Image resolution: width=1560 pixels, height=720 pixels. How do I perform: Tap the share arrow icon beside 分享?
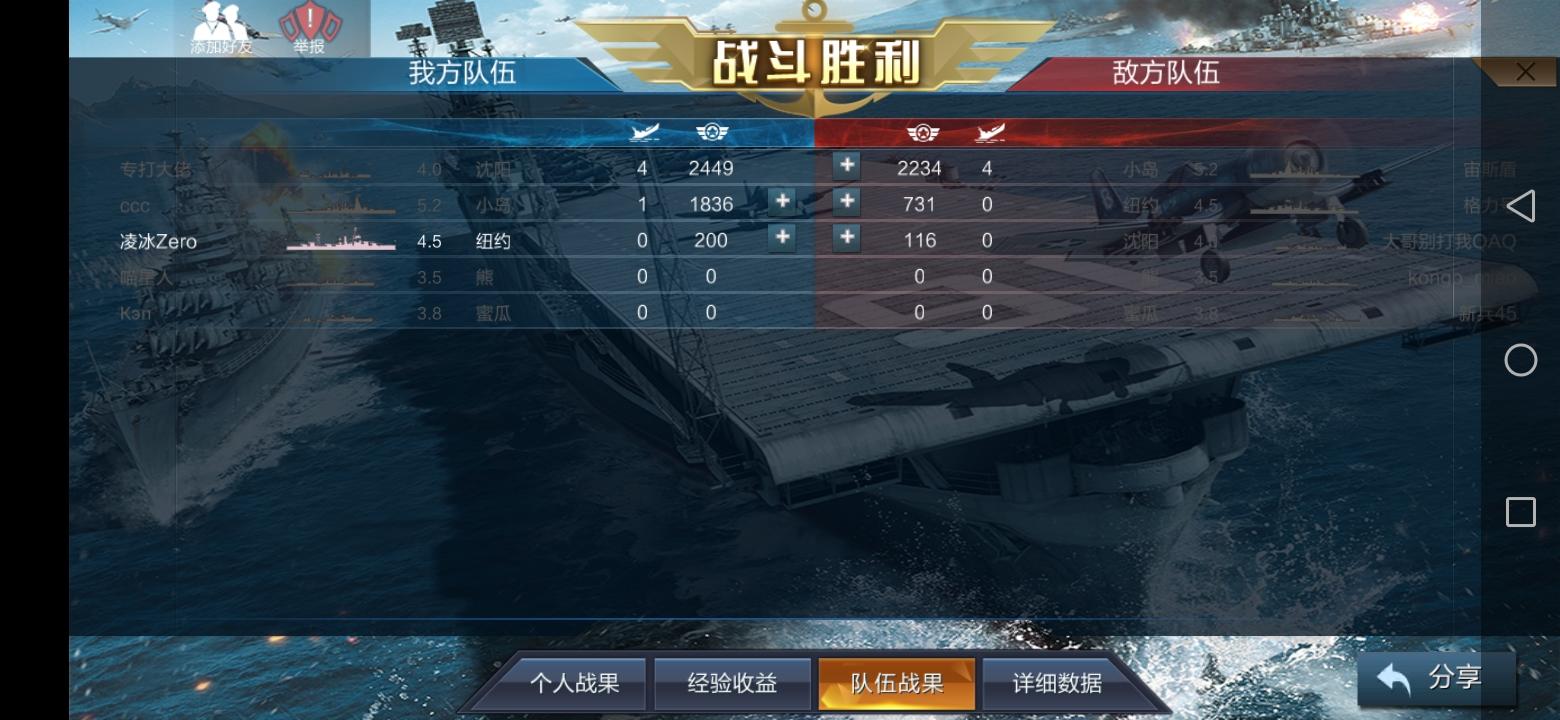1394,677
